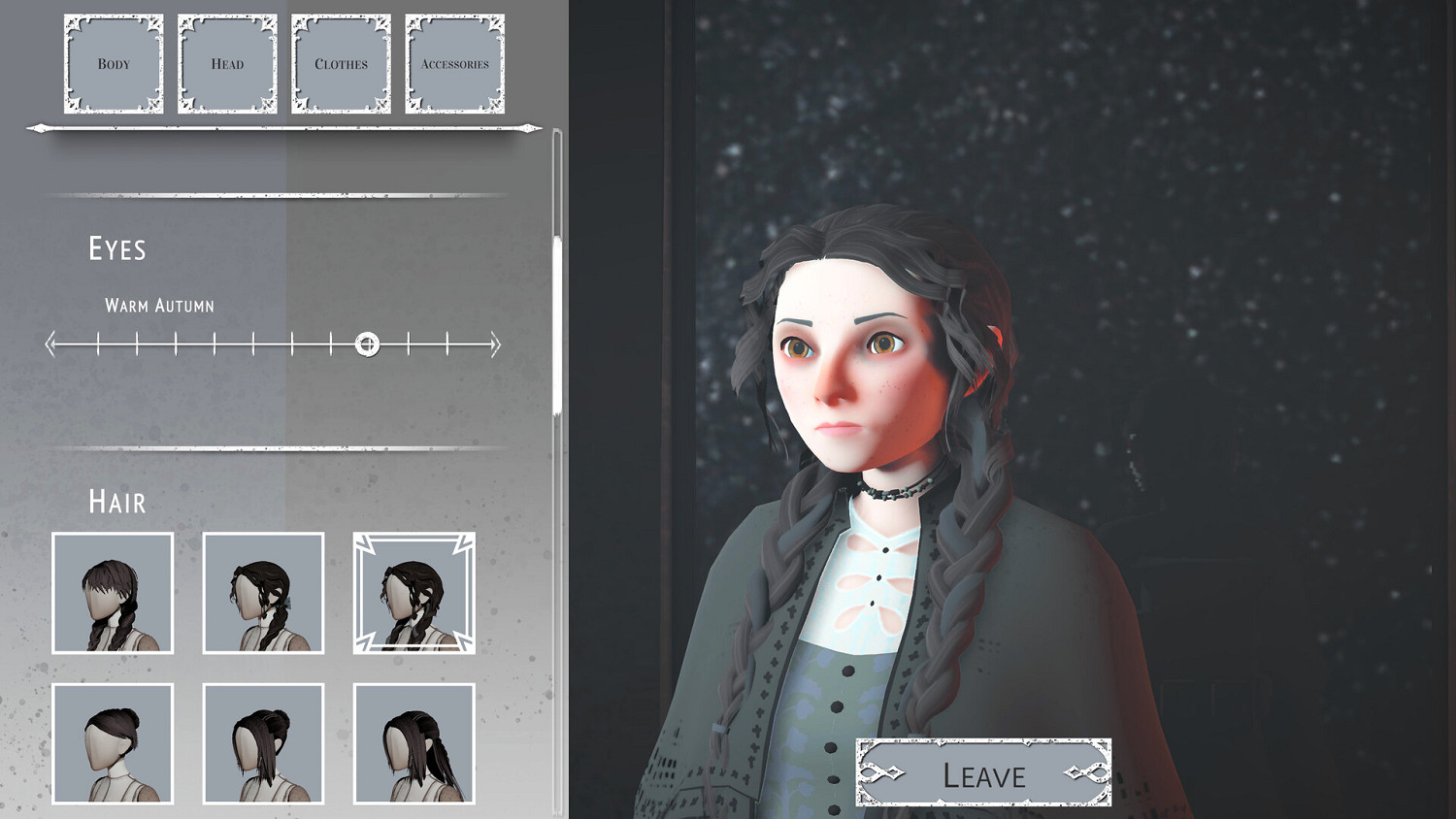Click the leftmost arrow of the eyes slider
This screenshot has width=1456, height=819.
(x=49, y=344)
